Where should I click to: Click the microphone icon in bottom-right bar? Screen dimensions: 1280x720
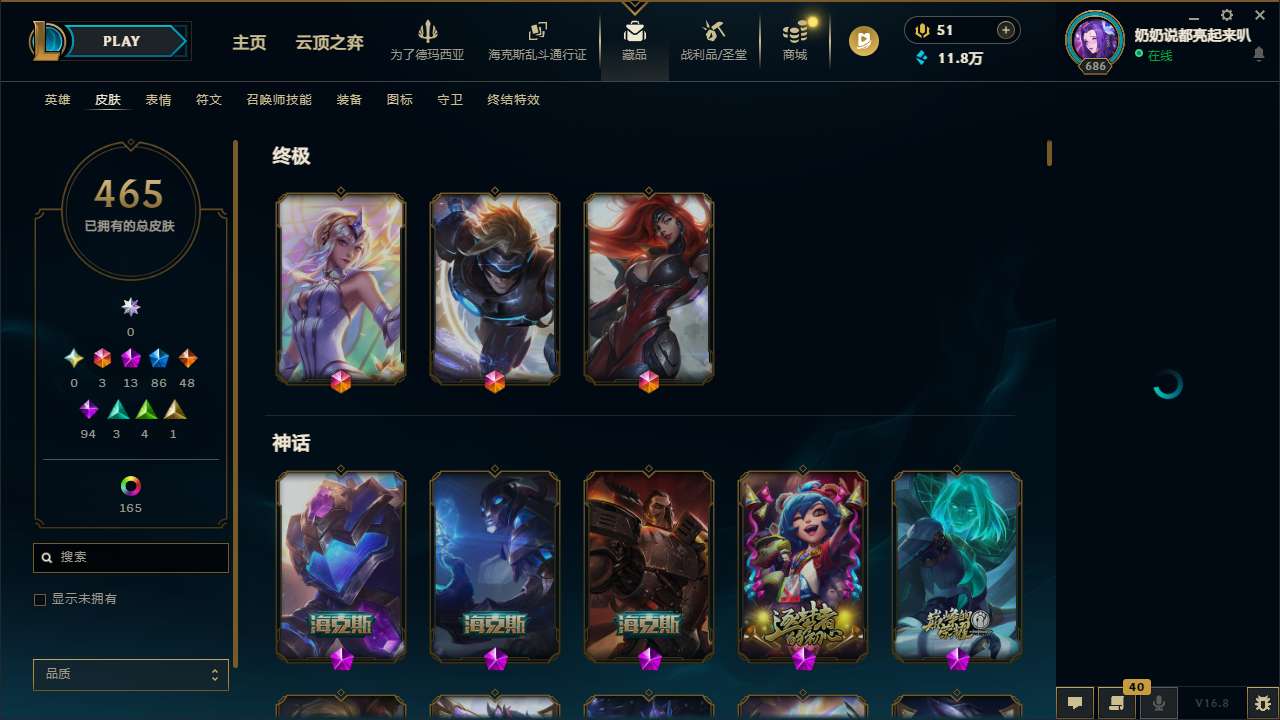[x=1157, y=701]
